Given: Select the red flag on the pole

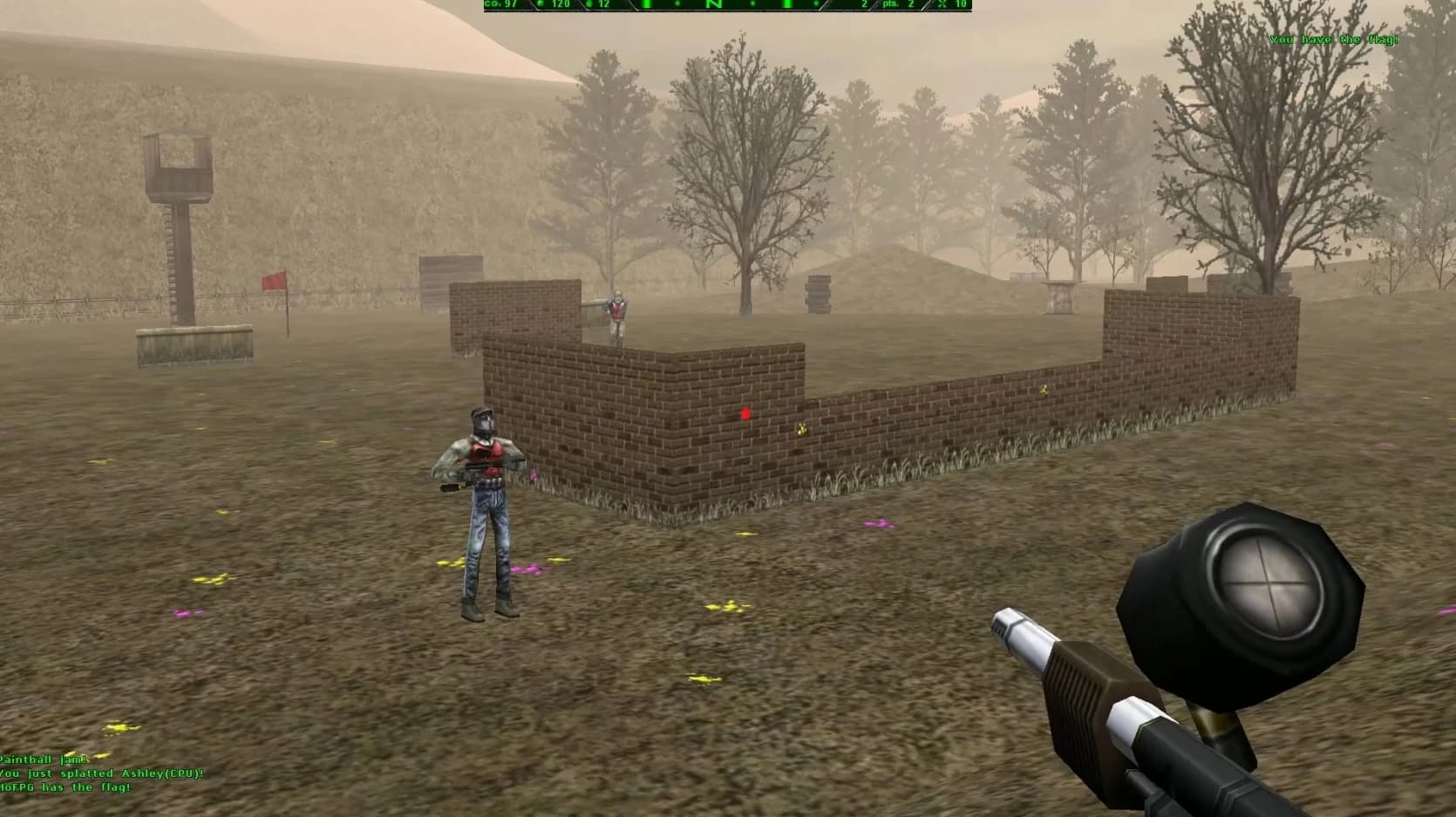Looking at the screenshot, I should click(x=271, y=278).
